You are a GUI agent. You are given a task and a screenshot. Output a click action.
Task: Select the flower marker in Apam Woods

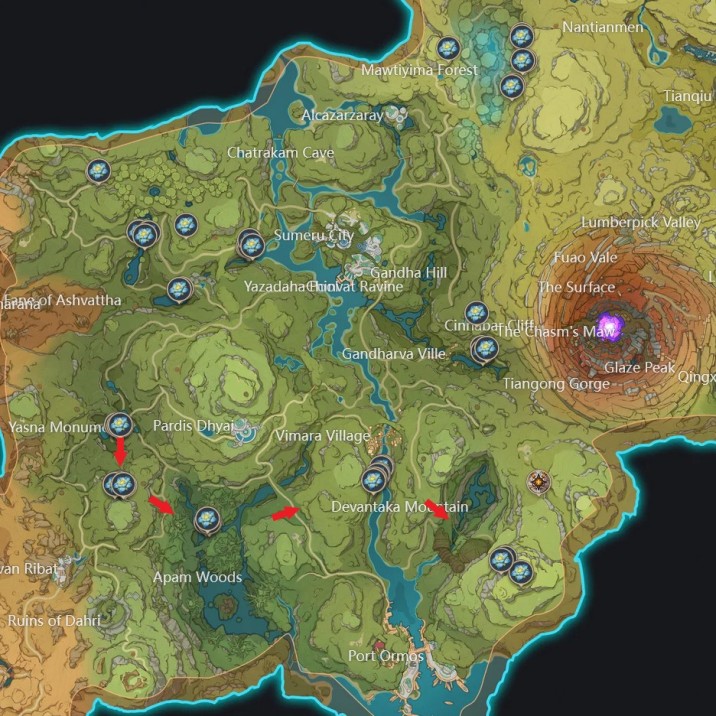point(206,518)
